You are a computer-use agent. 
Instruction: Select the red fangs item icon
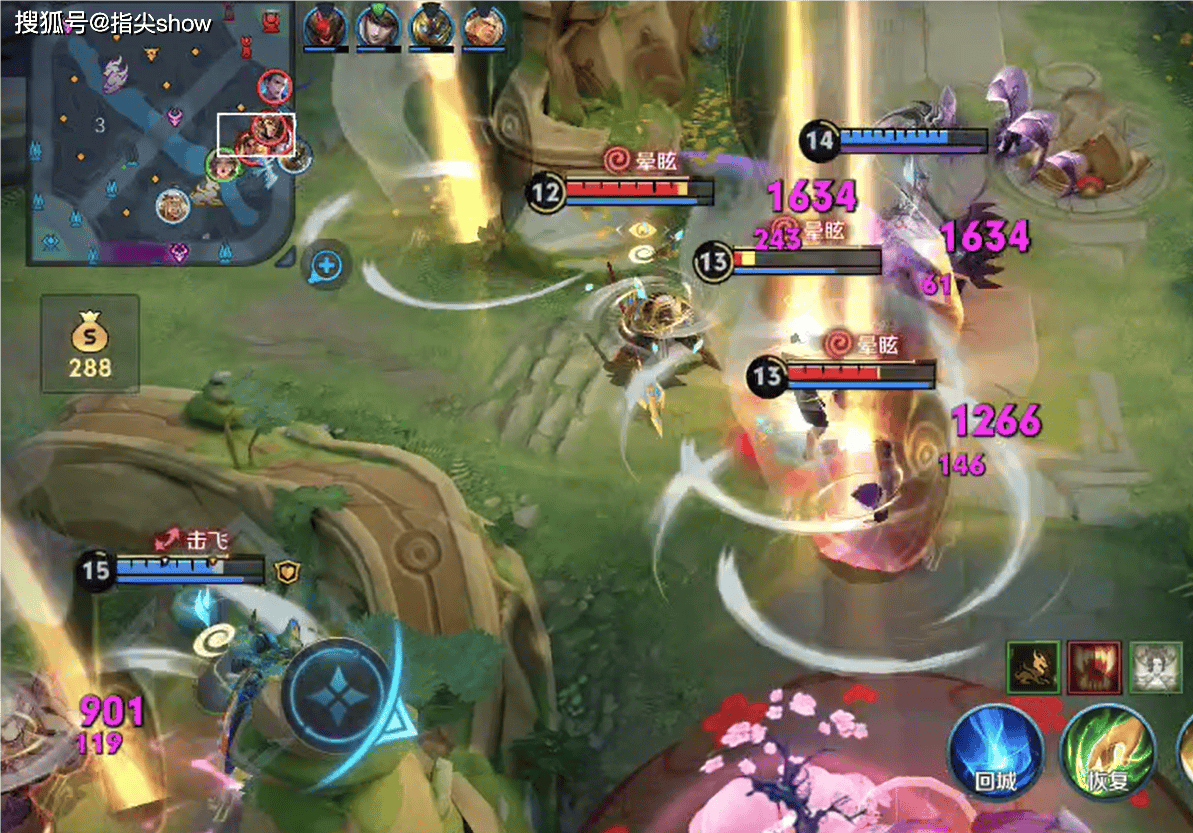pos(1093,667)
